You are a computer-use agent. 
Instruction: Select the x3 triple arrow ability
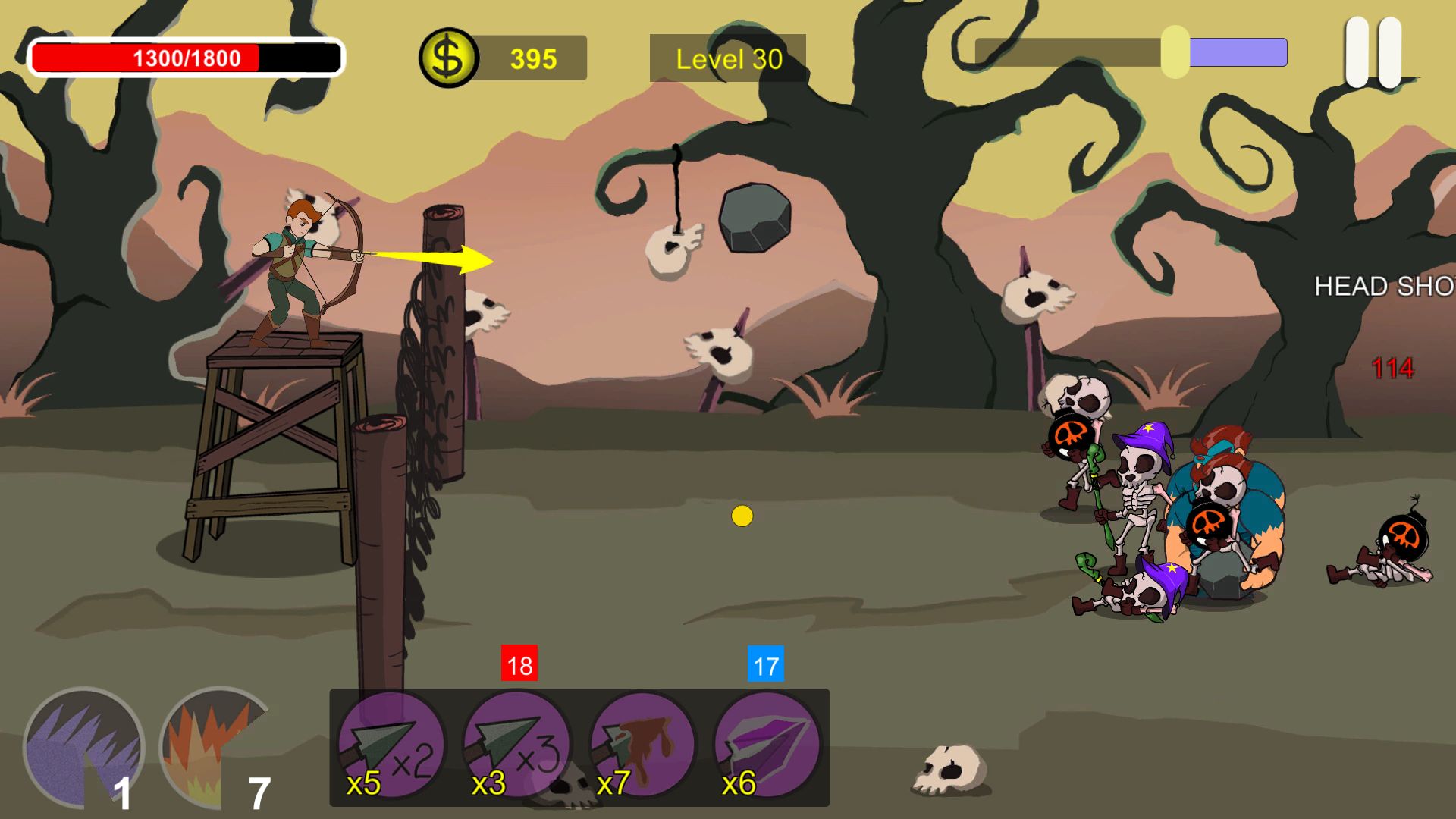point(516,747)
